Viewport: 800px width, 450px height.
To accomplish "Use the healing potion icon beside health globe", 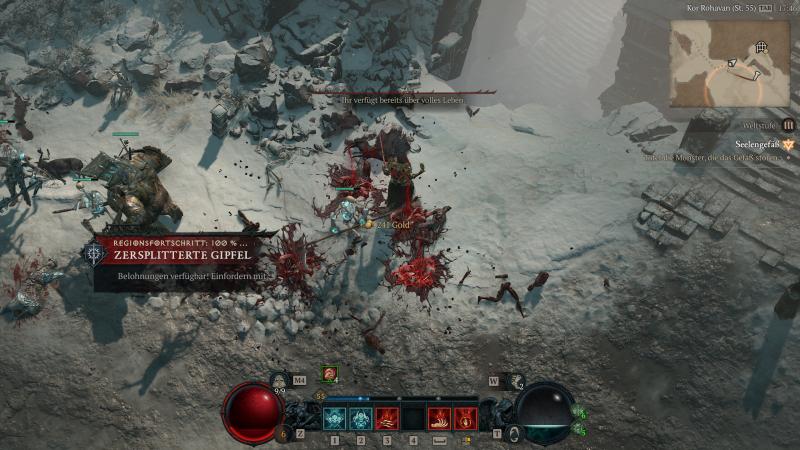I will tap(284, 432).
